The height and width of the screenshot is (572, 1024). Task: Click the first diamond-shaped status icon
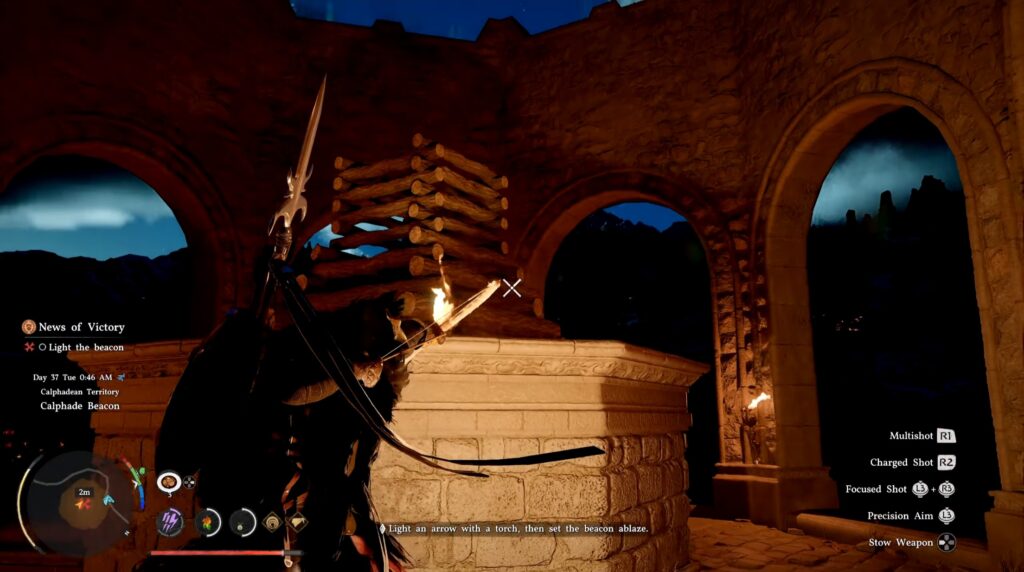(272, 521)
